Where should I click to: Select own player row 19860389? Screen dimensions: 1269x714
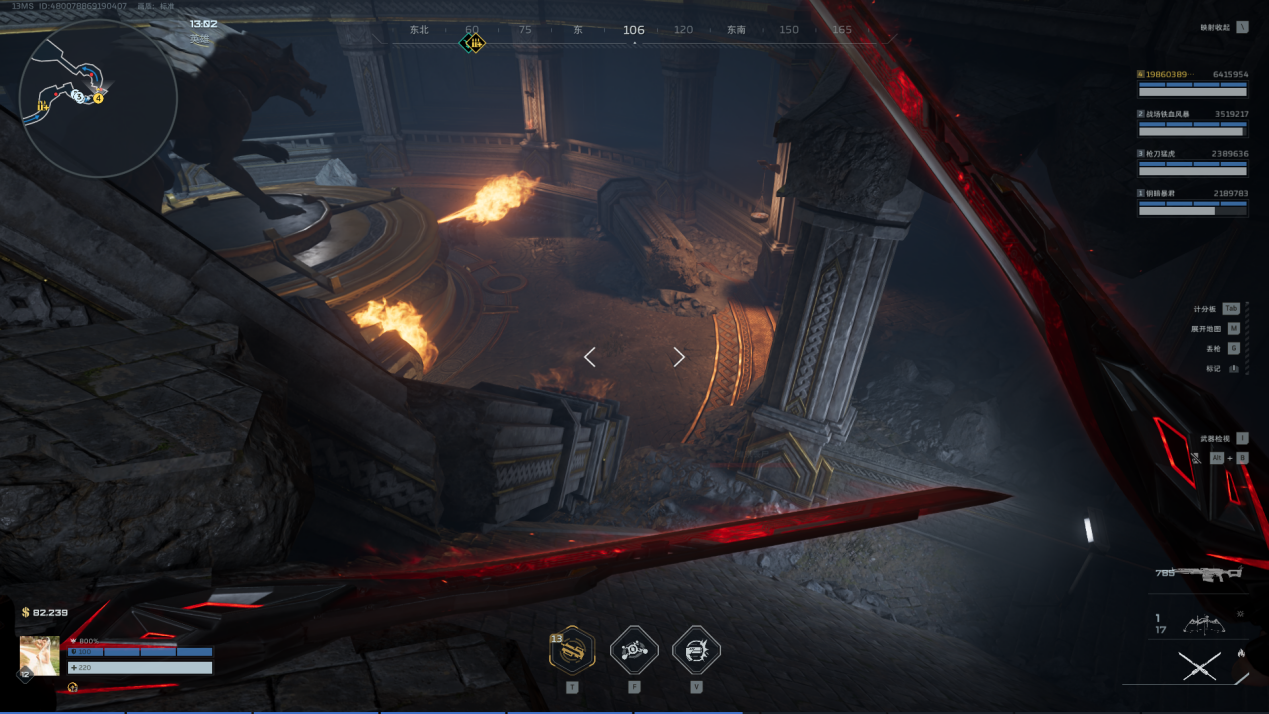click(x=1193, y=82)
